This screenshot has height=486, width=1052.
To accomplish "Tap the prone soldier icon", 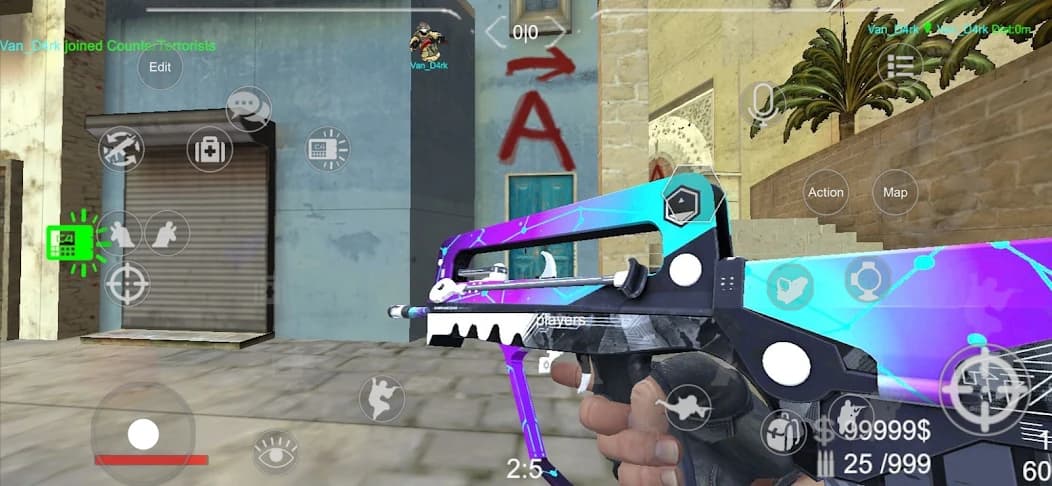I will pyautogui.click(x=684, y=406).
